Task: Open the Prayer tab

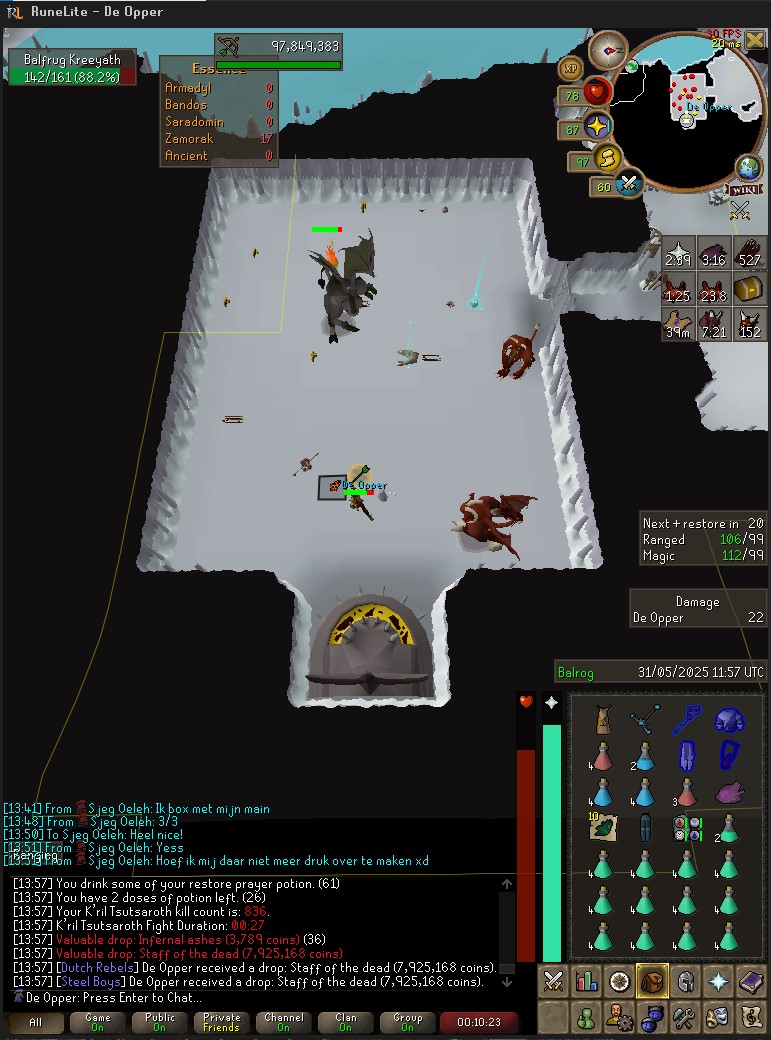Action: 718,982
